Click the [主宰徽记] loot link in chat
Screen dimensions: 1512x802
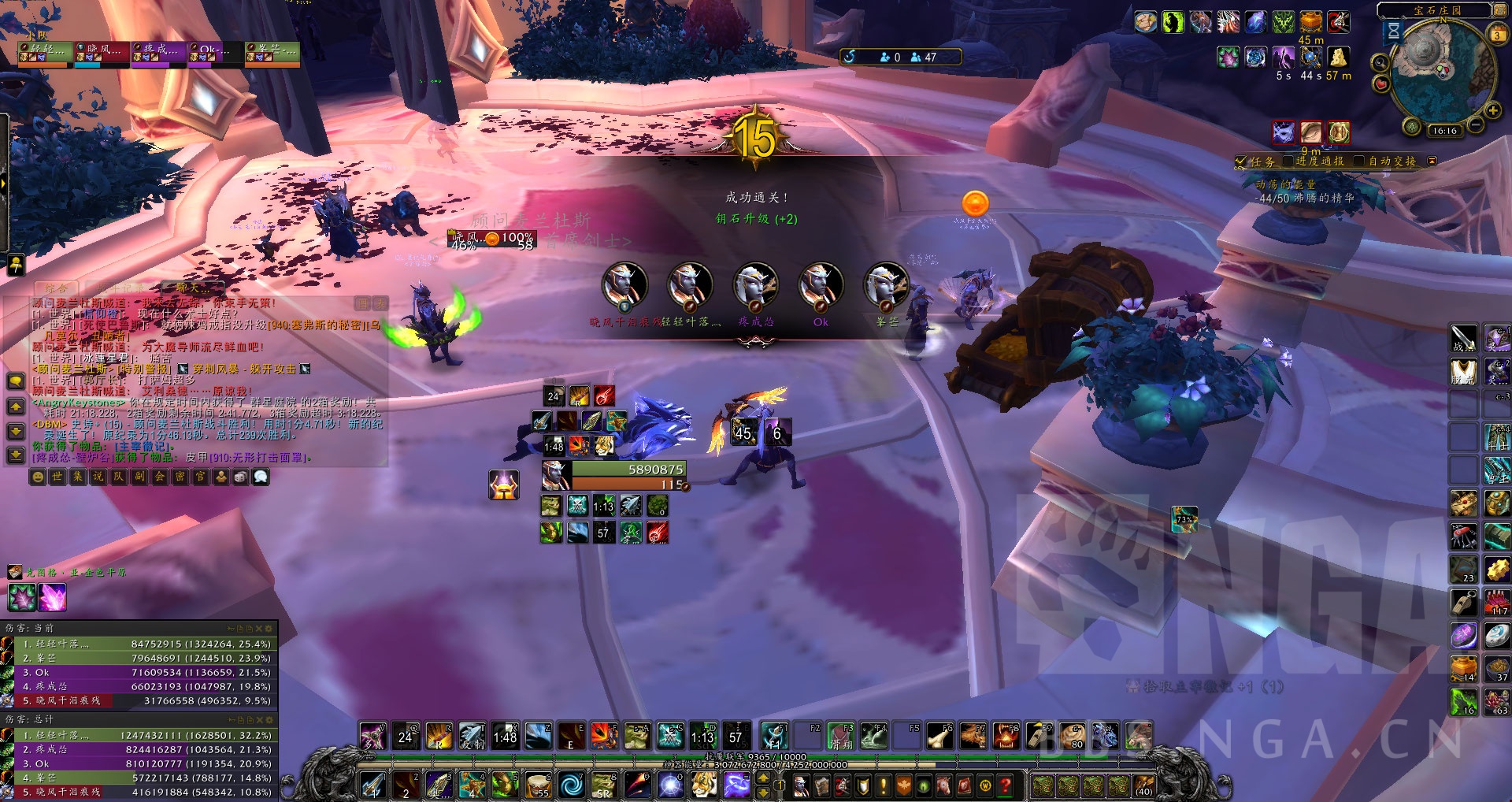pos(143,447)
